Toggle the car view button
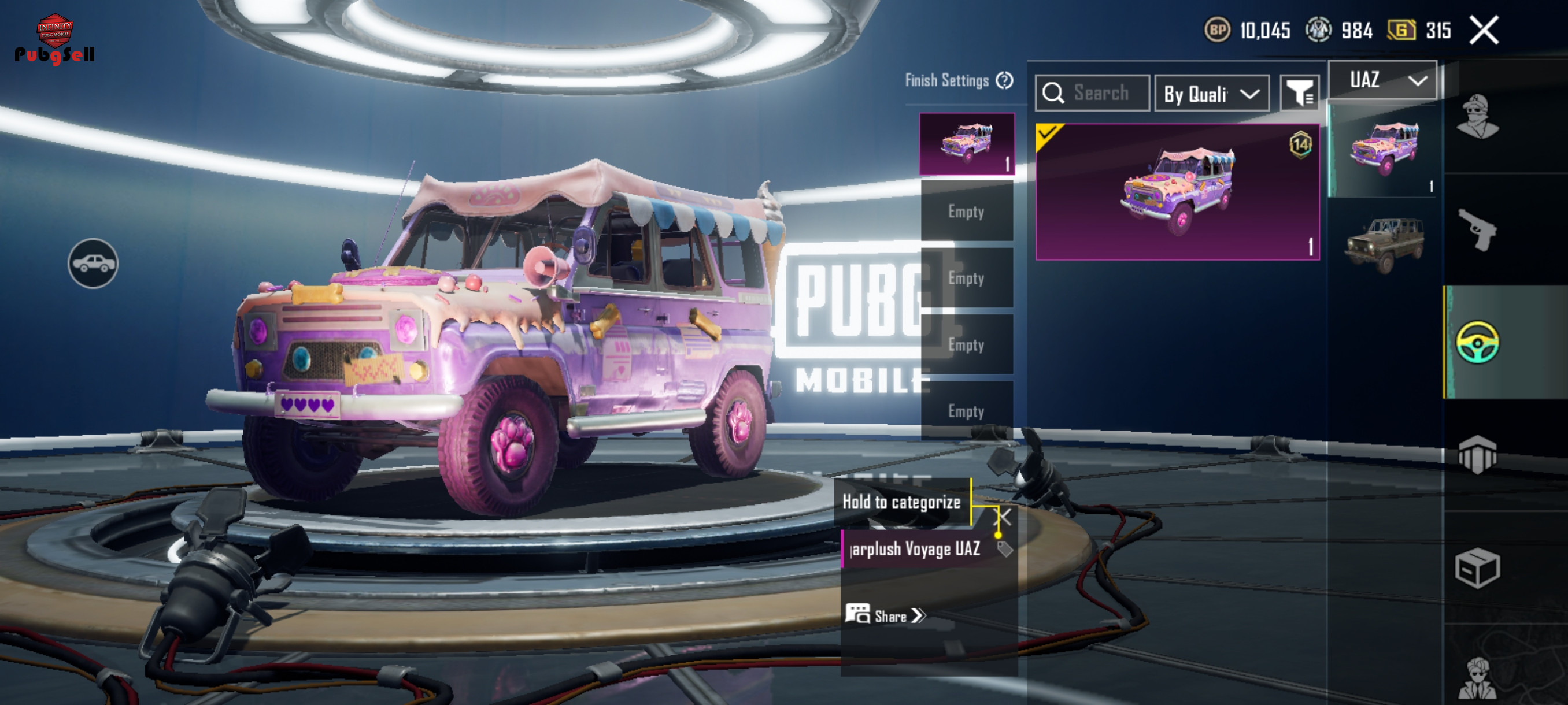The height and width of the screenshot is (705, 1568). tap(93, 264)
